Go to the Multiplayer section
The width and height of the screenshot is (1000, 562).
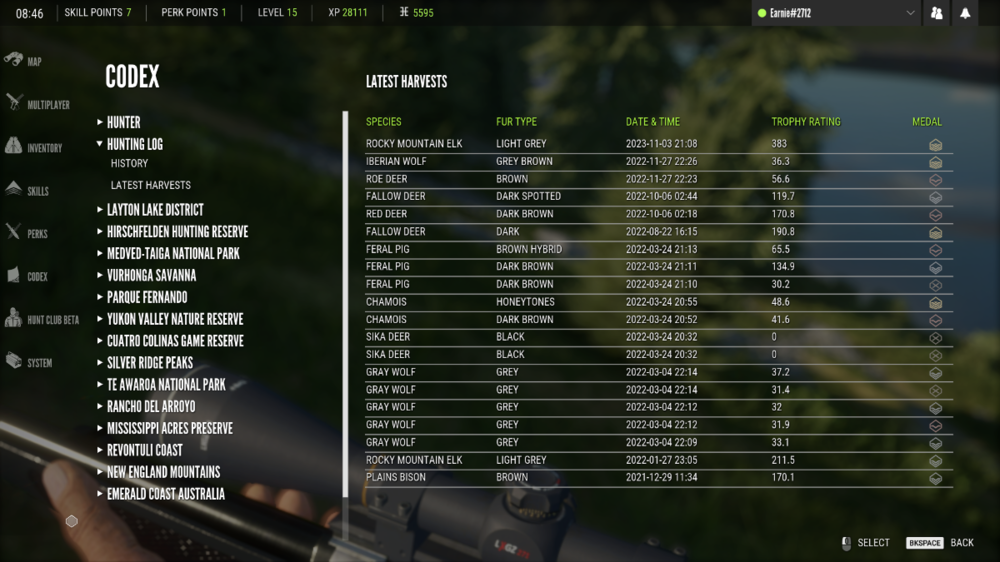[38, 104]
